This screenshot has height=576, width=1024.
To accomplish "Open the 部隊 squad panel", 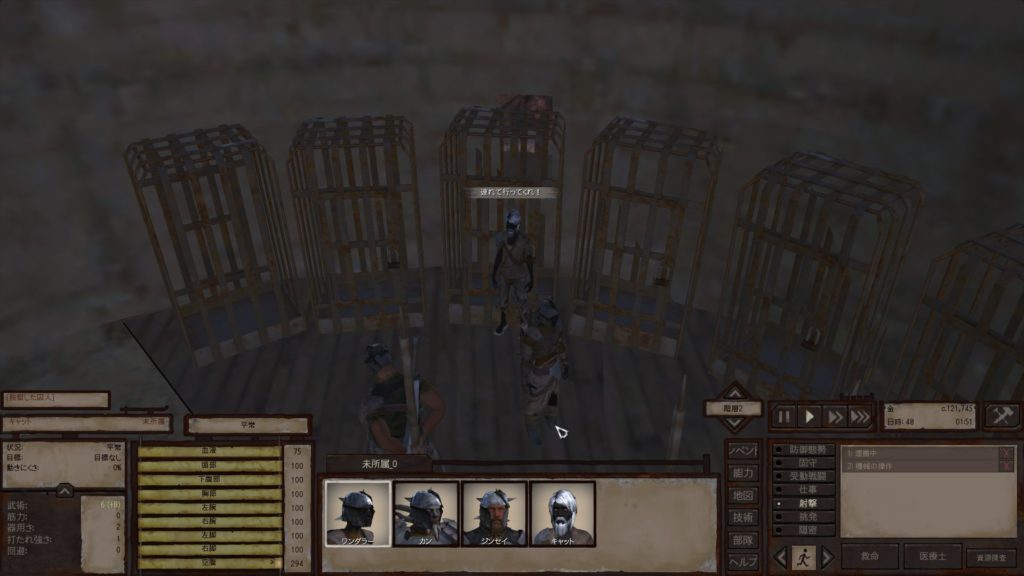I will coord(741,539).
